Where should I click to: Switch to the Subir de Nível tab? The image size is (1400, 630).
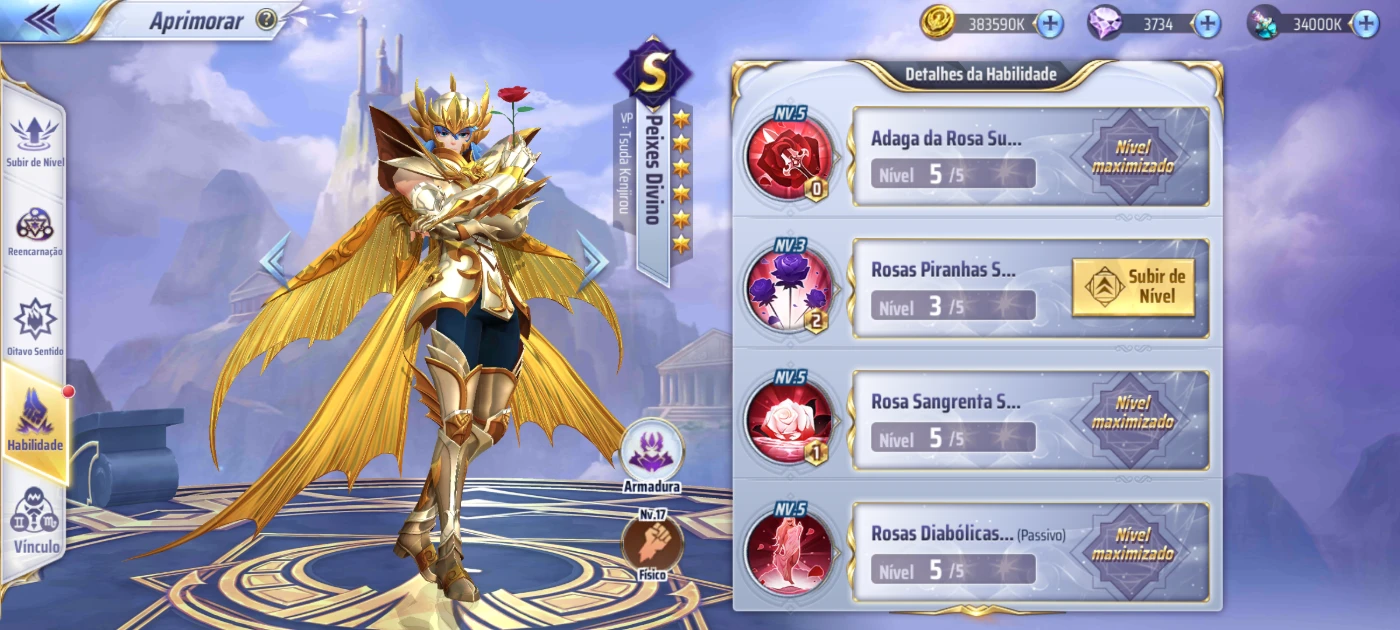pyautogui.click(x=35, y=140)
